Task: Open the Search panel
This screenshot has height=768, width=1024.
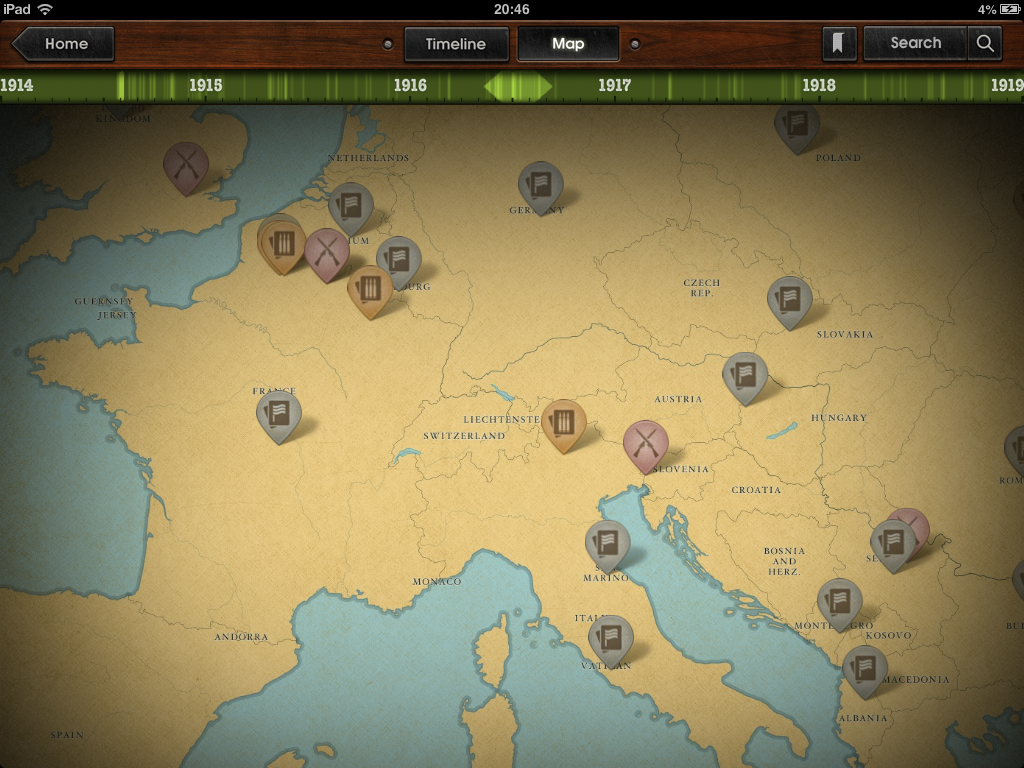Action: pos(915,44)
